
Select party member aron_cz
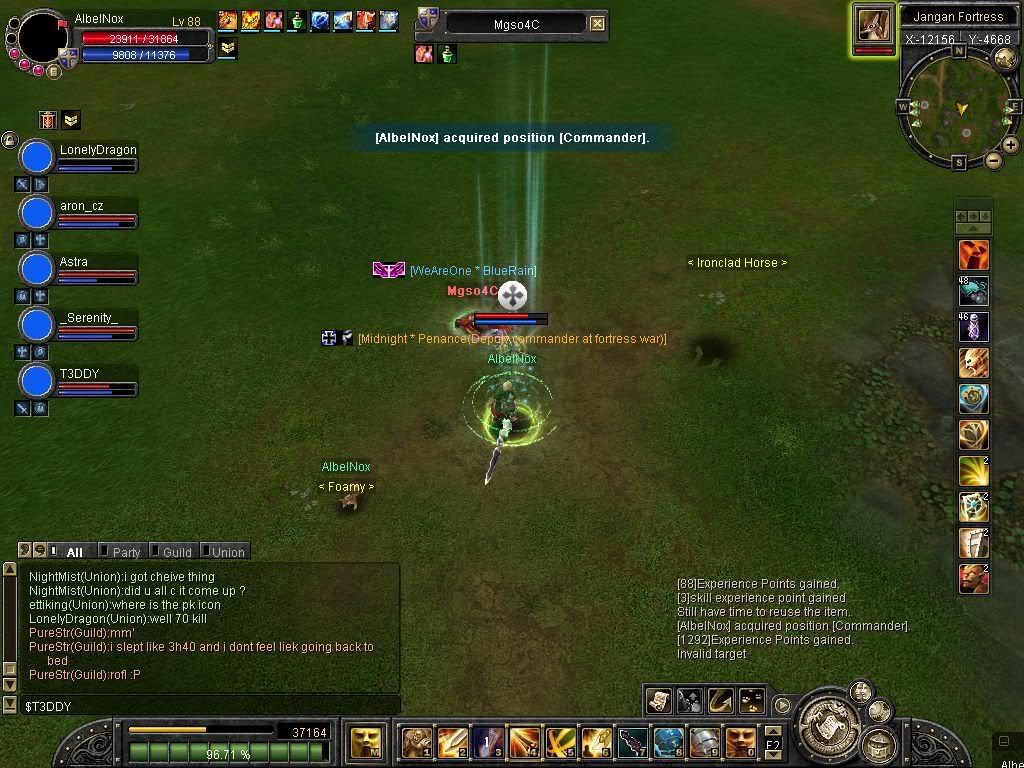click(37, 213)
